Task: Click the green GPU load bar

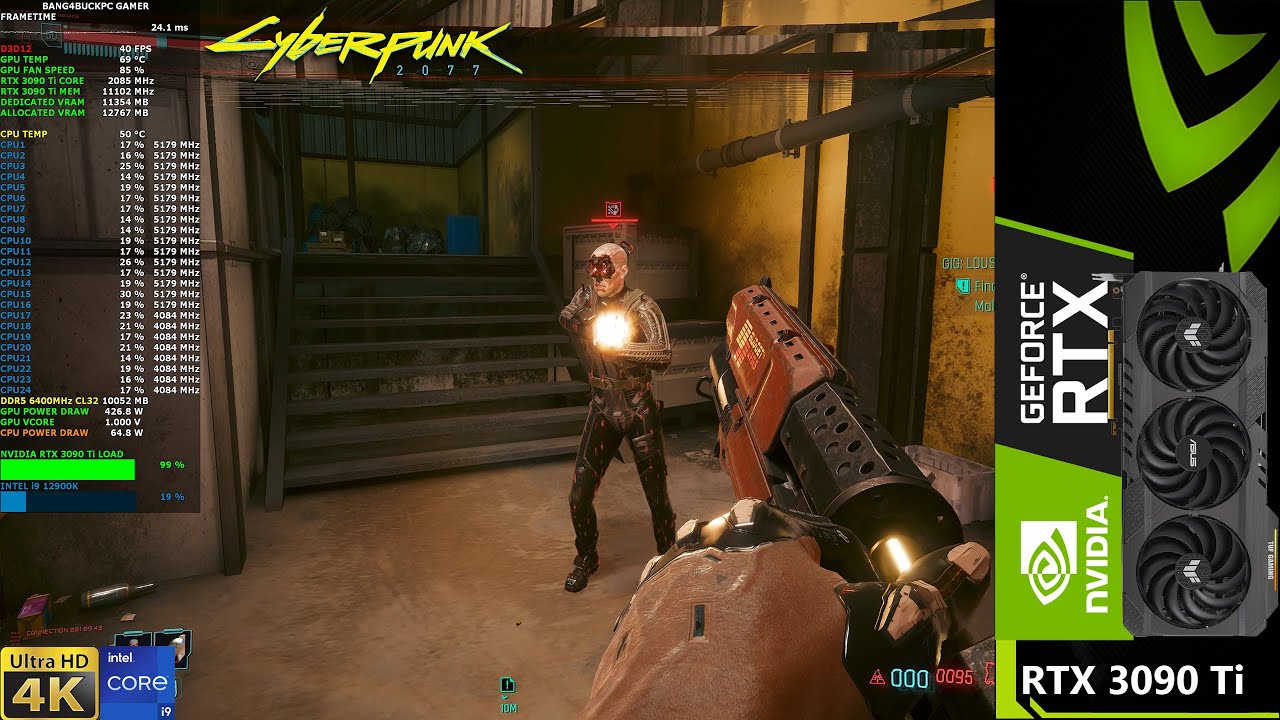Action: click(x=70, y=467)
